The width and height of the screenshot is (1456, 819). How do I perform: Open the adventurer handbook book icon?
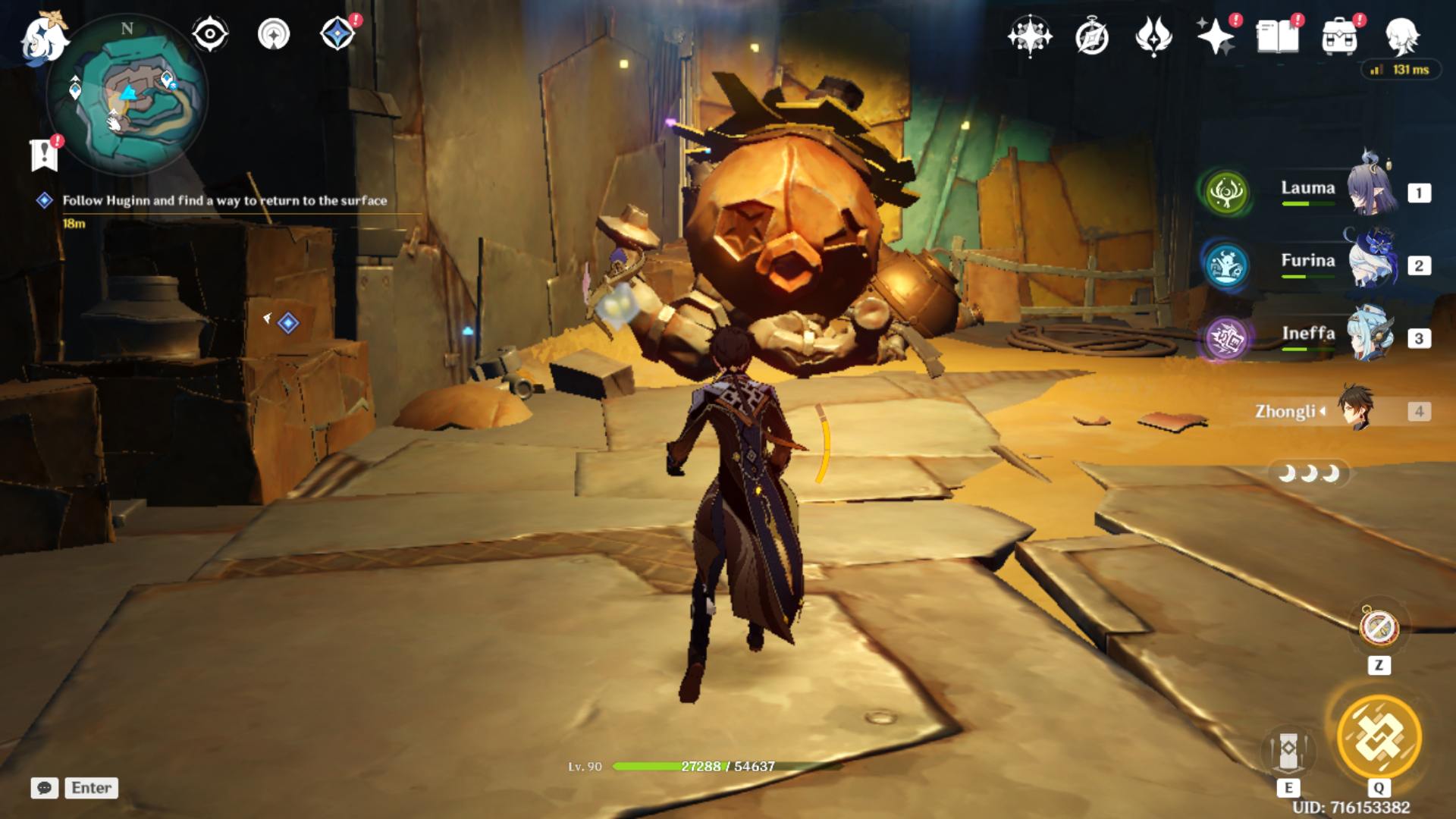pyautogui.click(x=1277, y=36)
